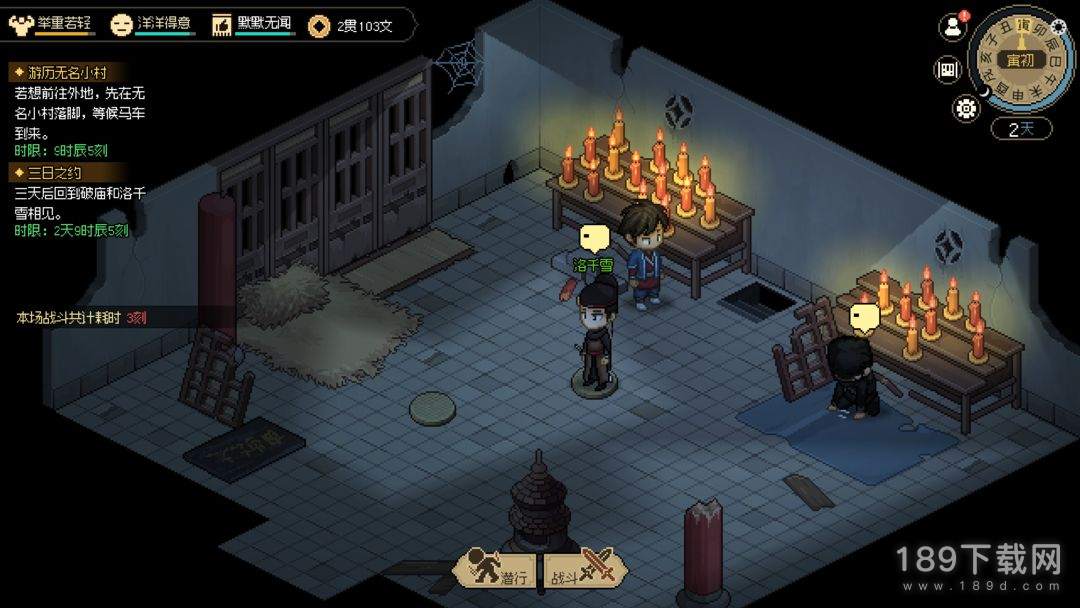Click the speech bubble above the kneeling figure
This screenshot has height=608, width=1080.
(864, 317)
